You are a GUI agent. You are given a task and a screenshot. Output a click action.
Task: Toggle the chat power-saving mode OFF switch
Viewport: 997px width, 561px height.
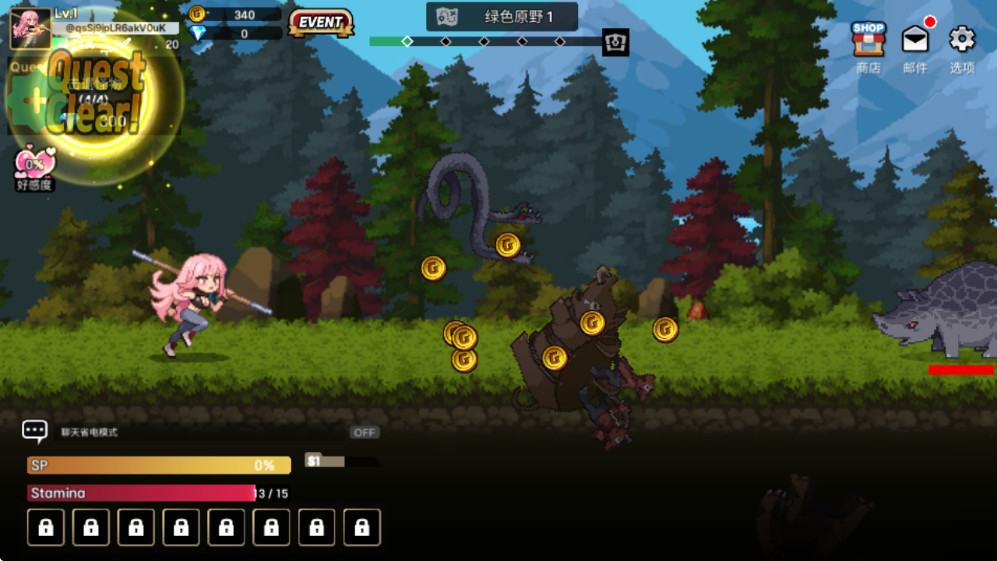364,432
